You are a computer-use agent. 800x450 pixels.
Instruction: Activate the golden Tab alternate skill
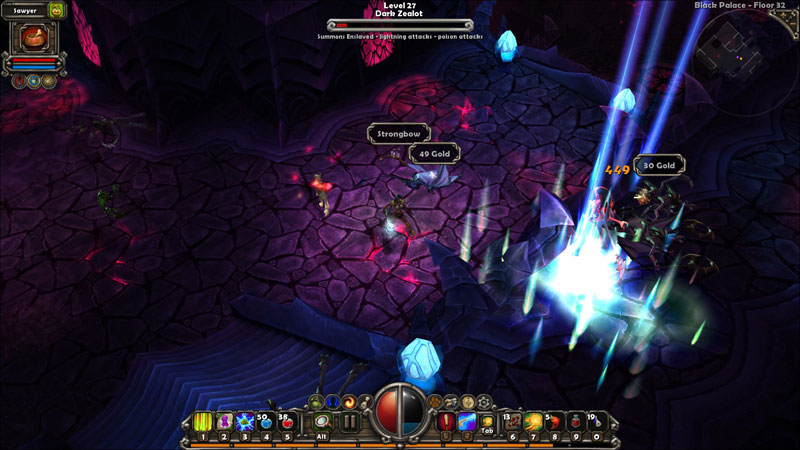[488, 423]
